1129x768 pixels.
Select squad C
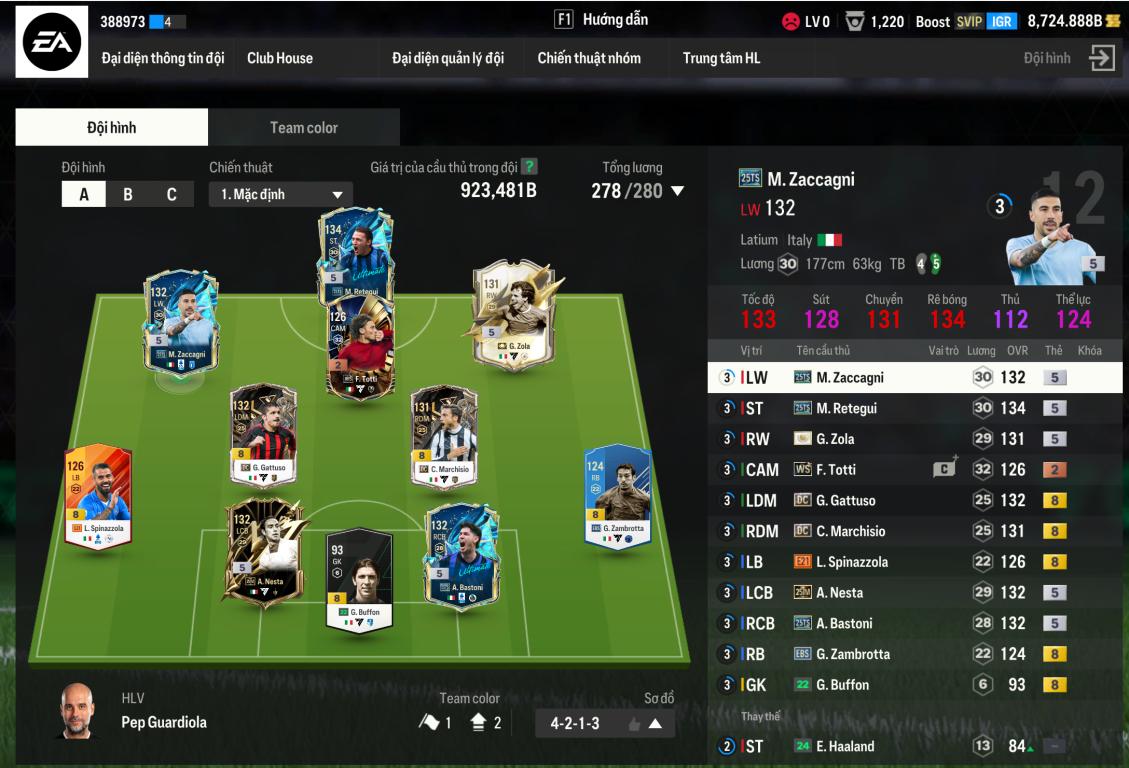coord(171,194)
